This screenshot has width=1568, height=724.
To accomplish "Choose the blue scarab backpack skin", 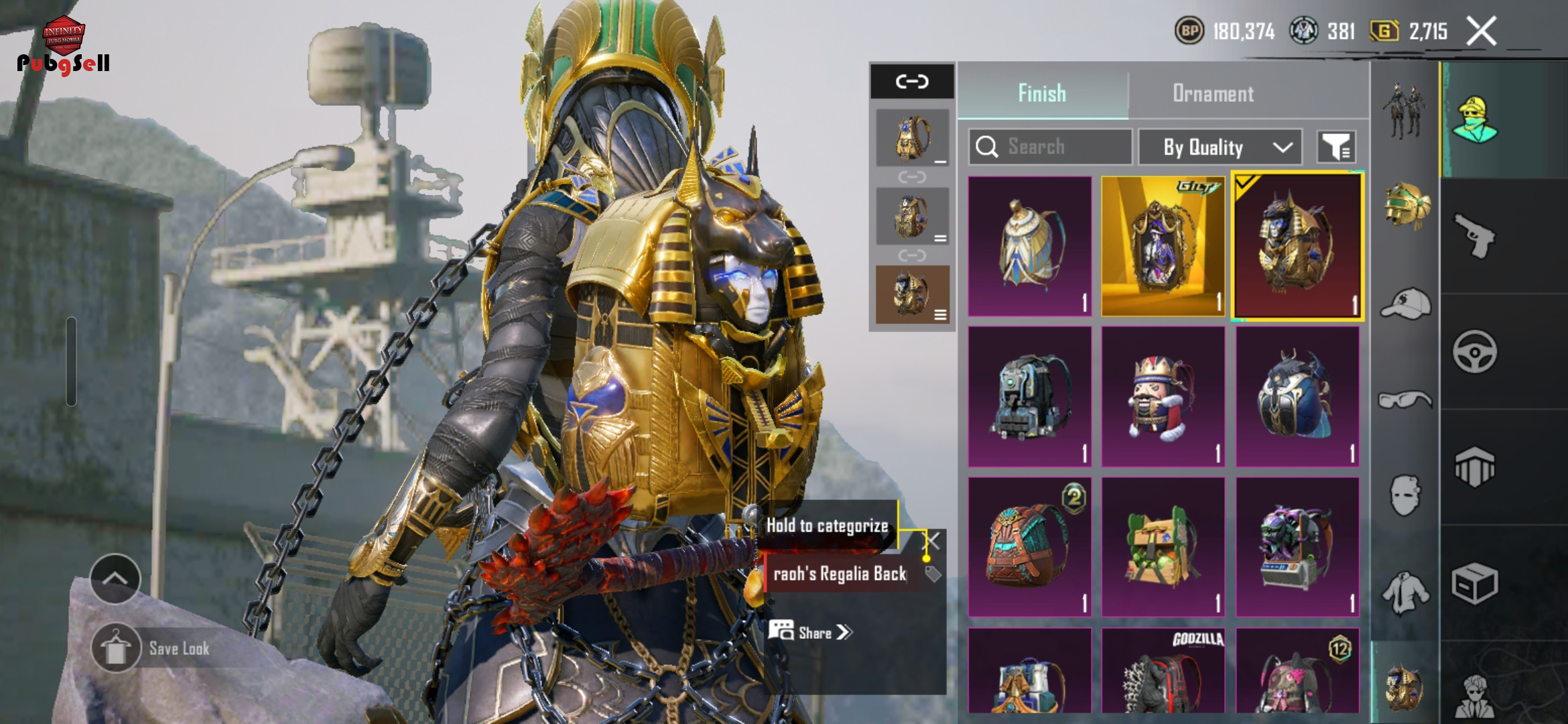I will 1297,397.
